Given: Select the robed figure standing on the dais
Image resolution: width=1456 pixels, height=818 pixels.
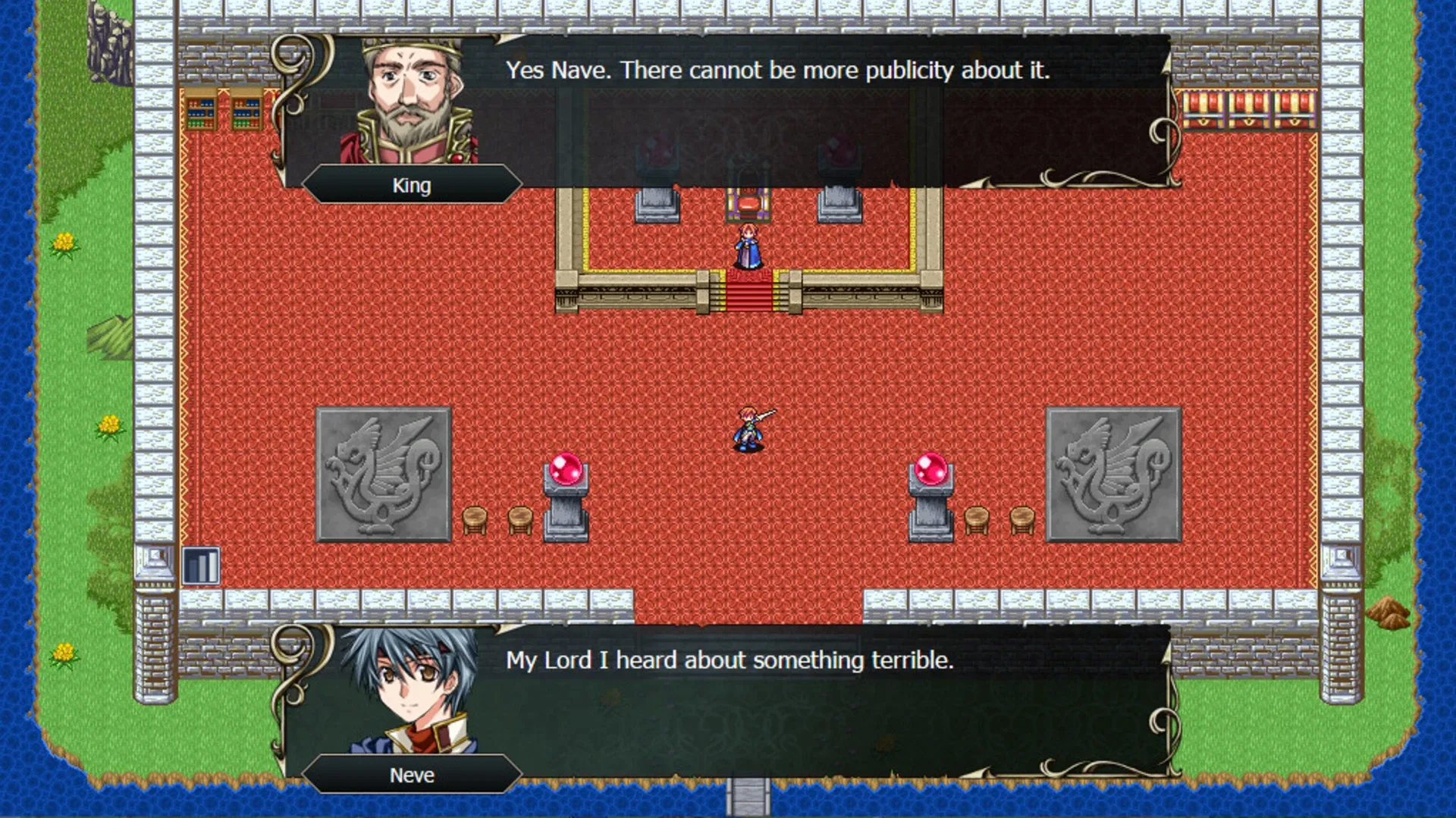Looking at the screenshot, I should click(749, 246).
